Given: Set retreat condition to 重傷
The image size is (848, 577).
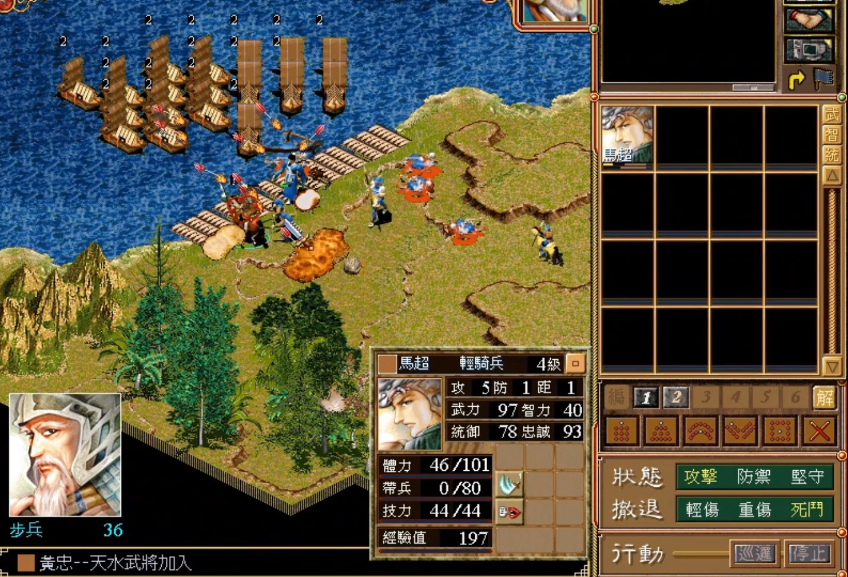Looking at the screenshot, I should [753, 509].
